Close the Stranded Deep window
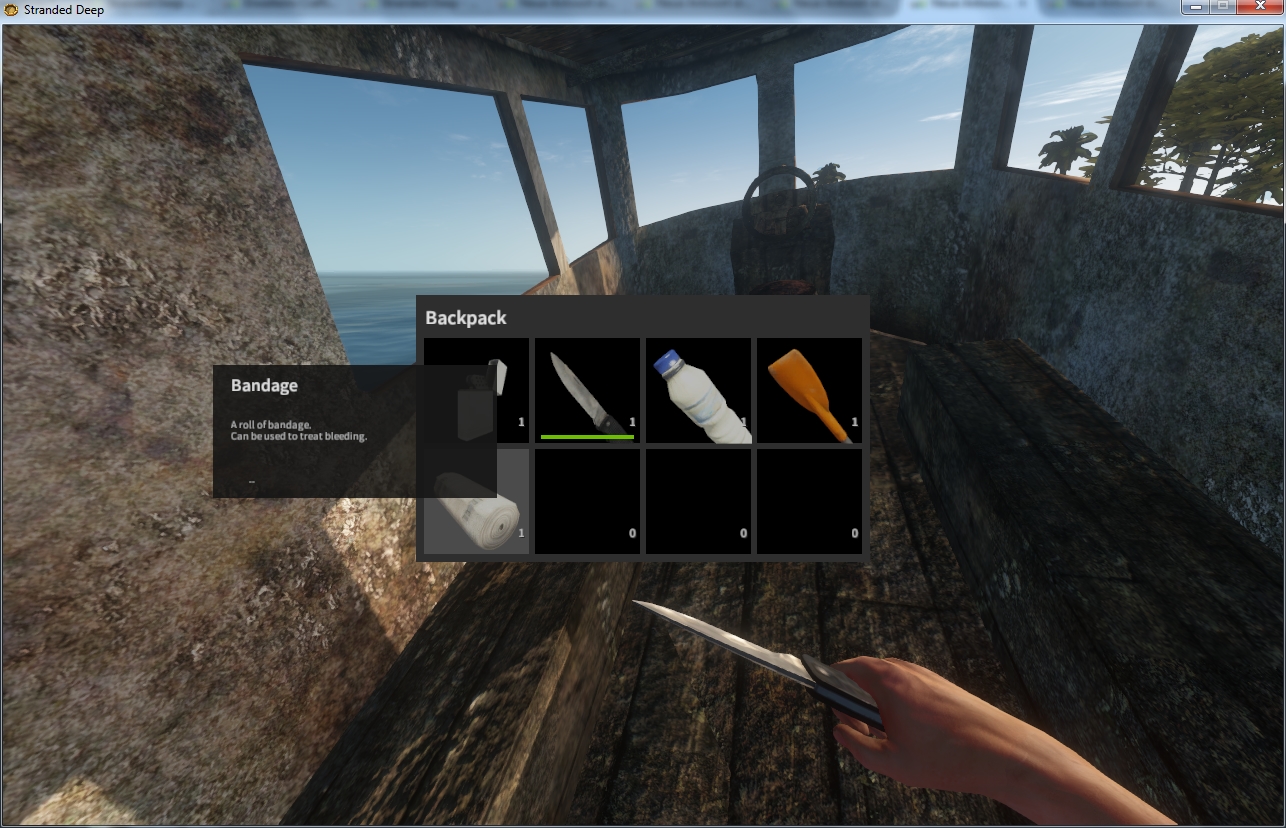The image size is (1286, 828). [1258, 7]
